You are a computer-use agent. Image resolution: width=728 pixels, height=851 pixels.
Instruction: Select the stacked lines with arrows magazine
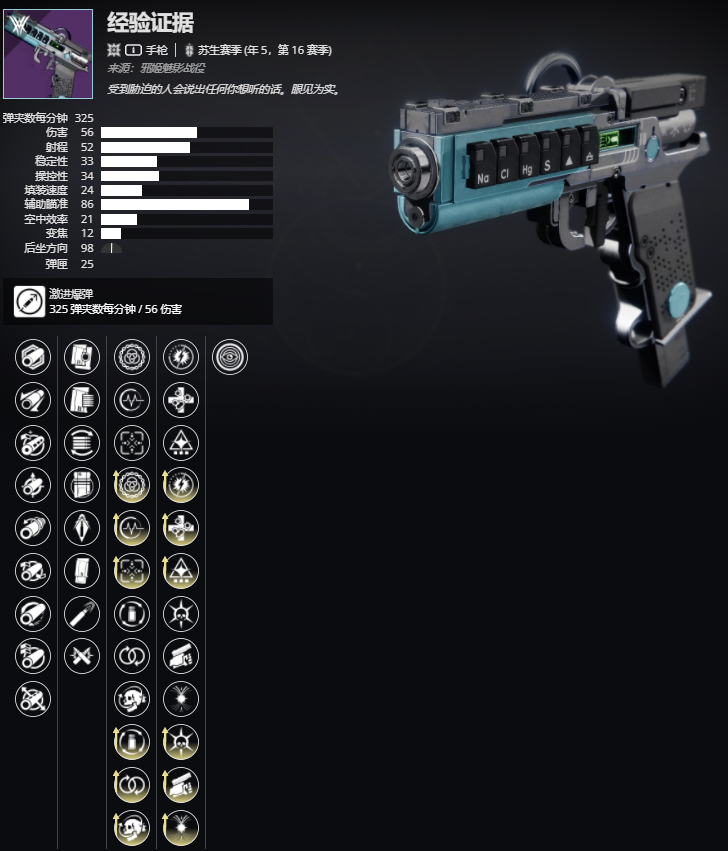coord(82,443)
